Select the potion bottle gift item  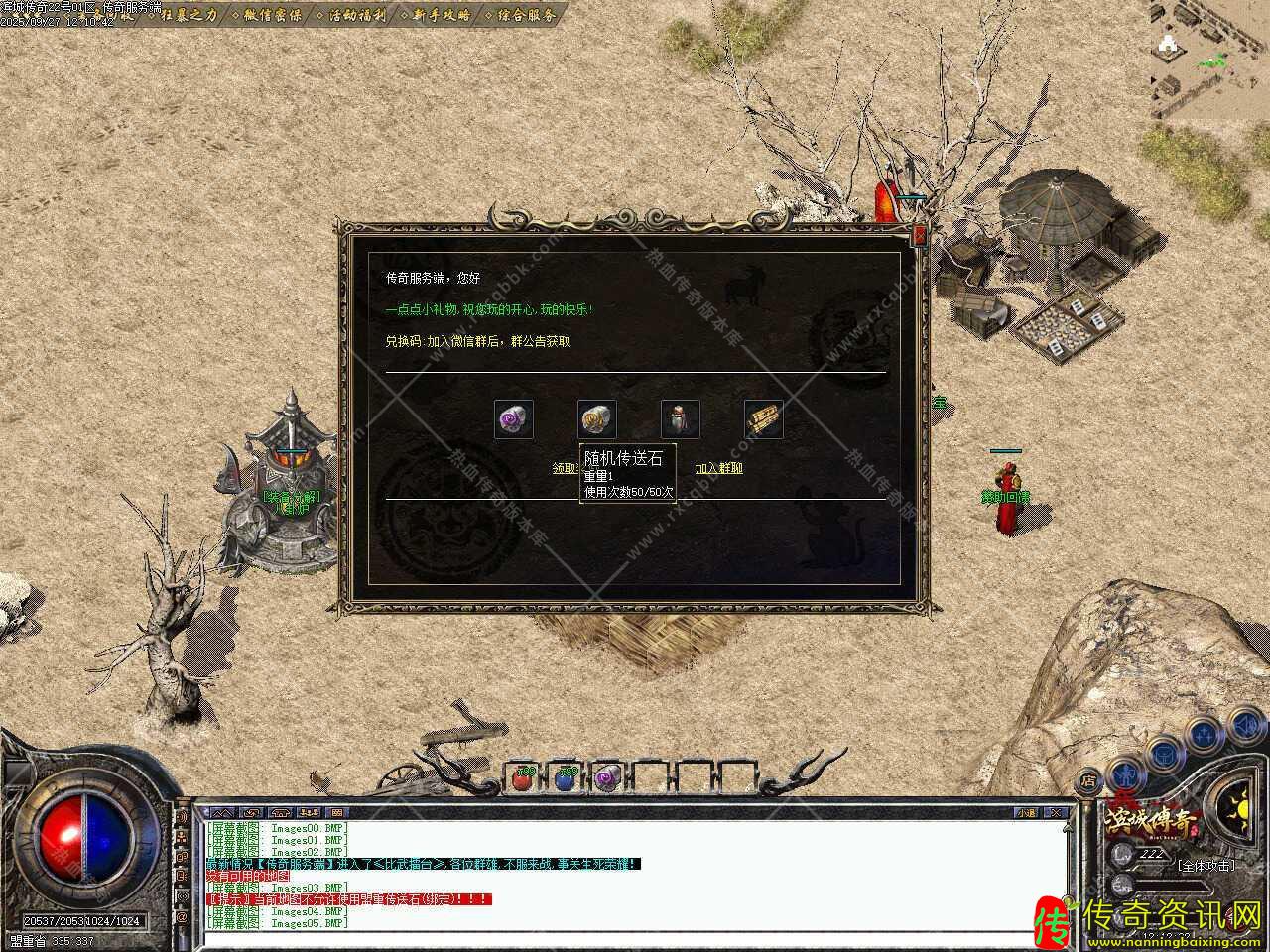coord(681,419)
